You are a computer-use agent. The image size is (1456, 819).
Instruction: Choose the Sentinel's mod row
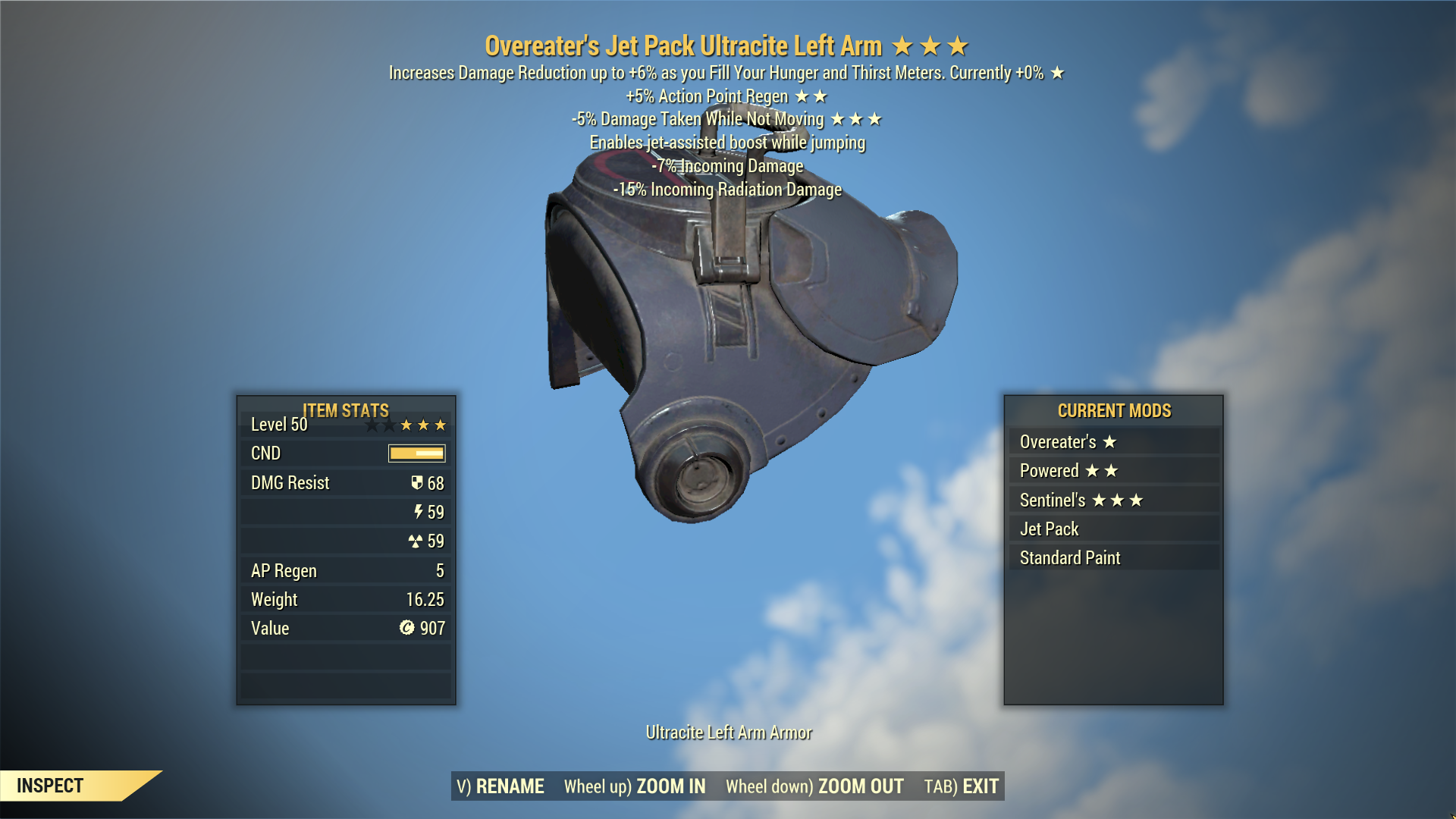[x=1113, y=500]
